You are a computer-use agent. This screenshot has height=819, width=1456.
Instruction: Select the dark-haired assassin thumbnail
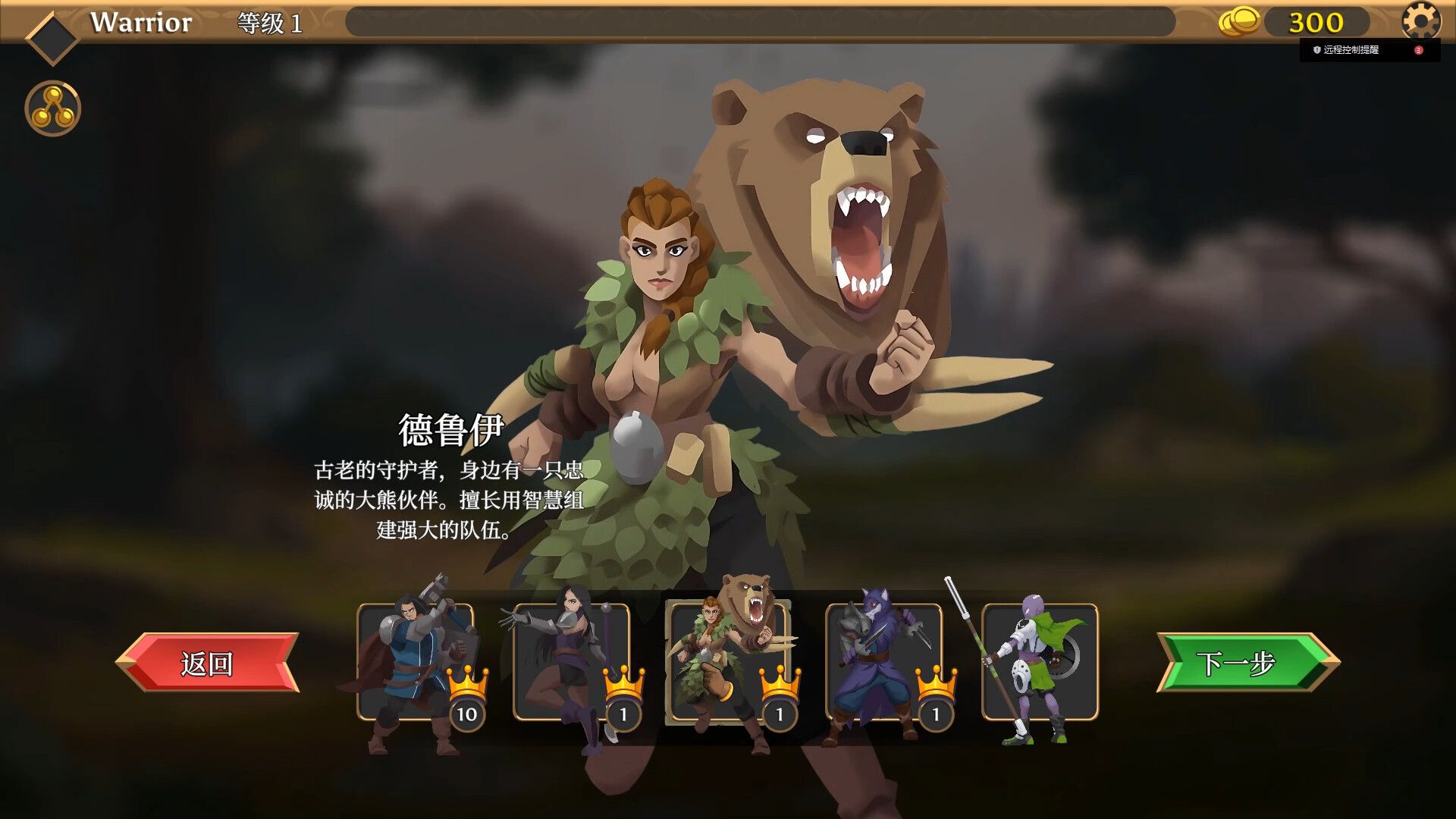(573, 660)
